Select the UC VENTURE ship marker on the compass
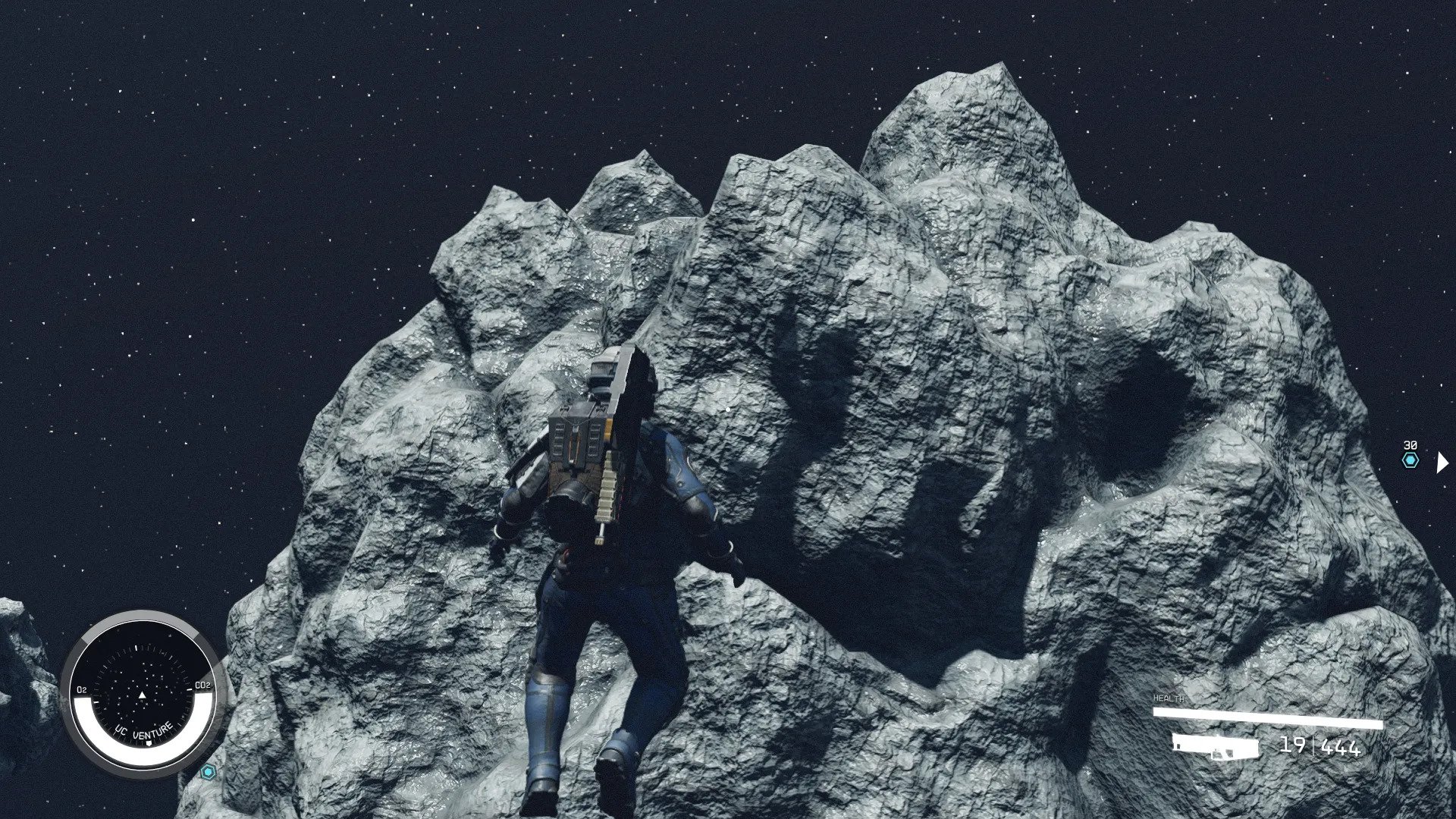 coord(143,730)
